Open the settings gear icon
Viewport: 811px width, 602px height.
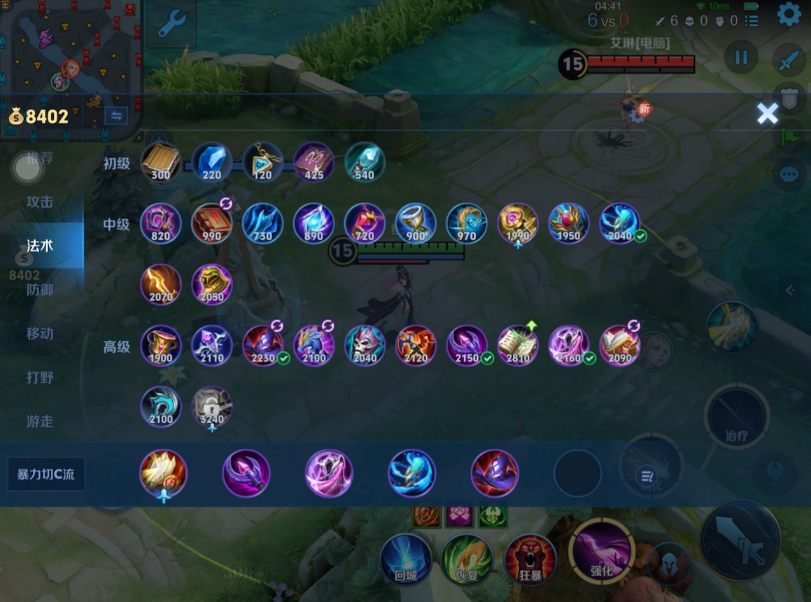coord(788,14)
